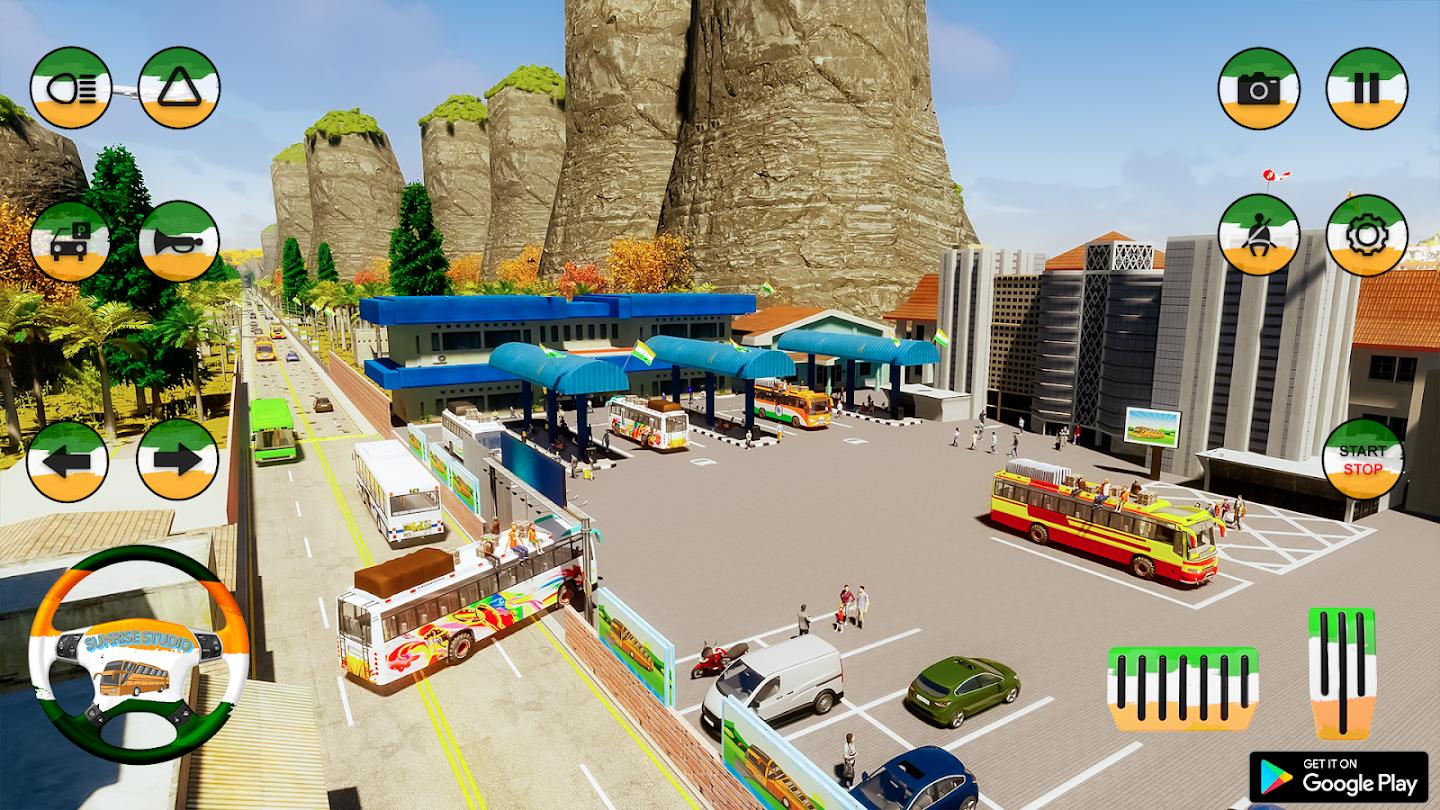Viewport: 1440px width, 810px height.
Task: Activate the hazard warning triangle button
Action: pyautogui.click(x=179, y=88)
